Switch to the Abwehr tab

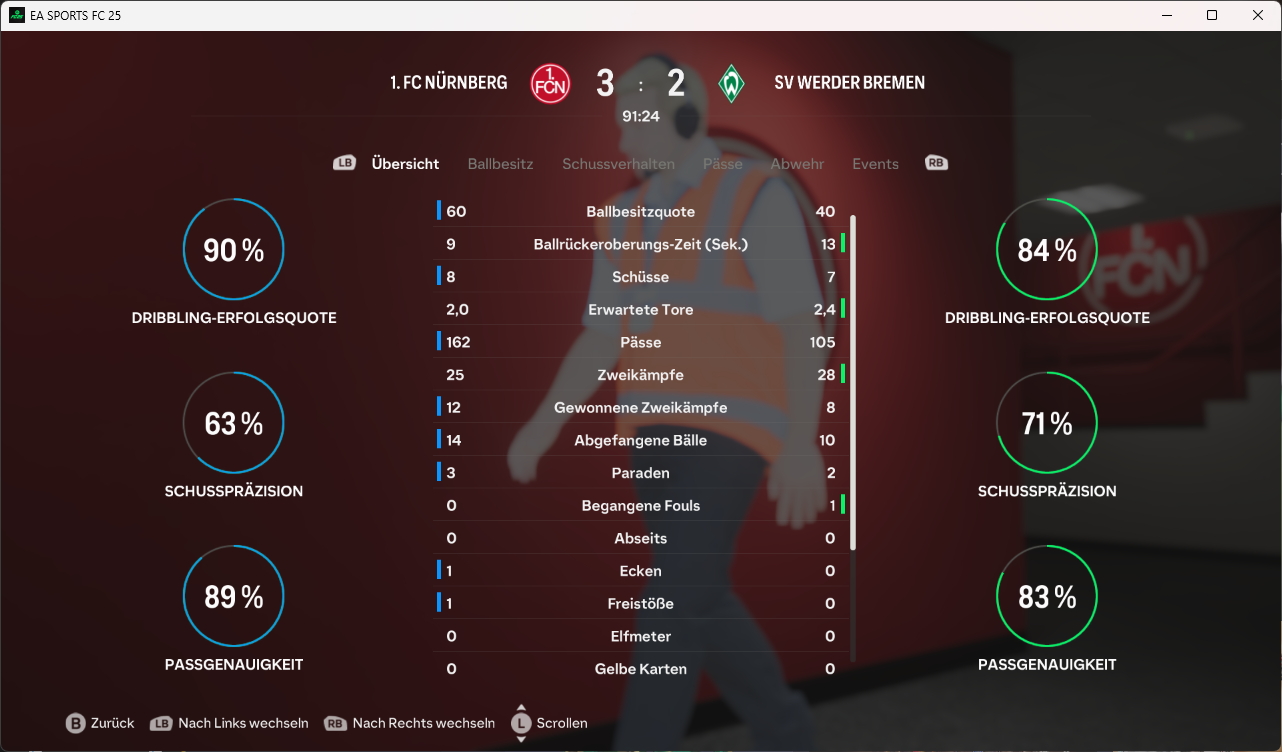797,164
